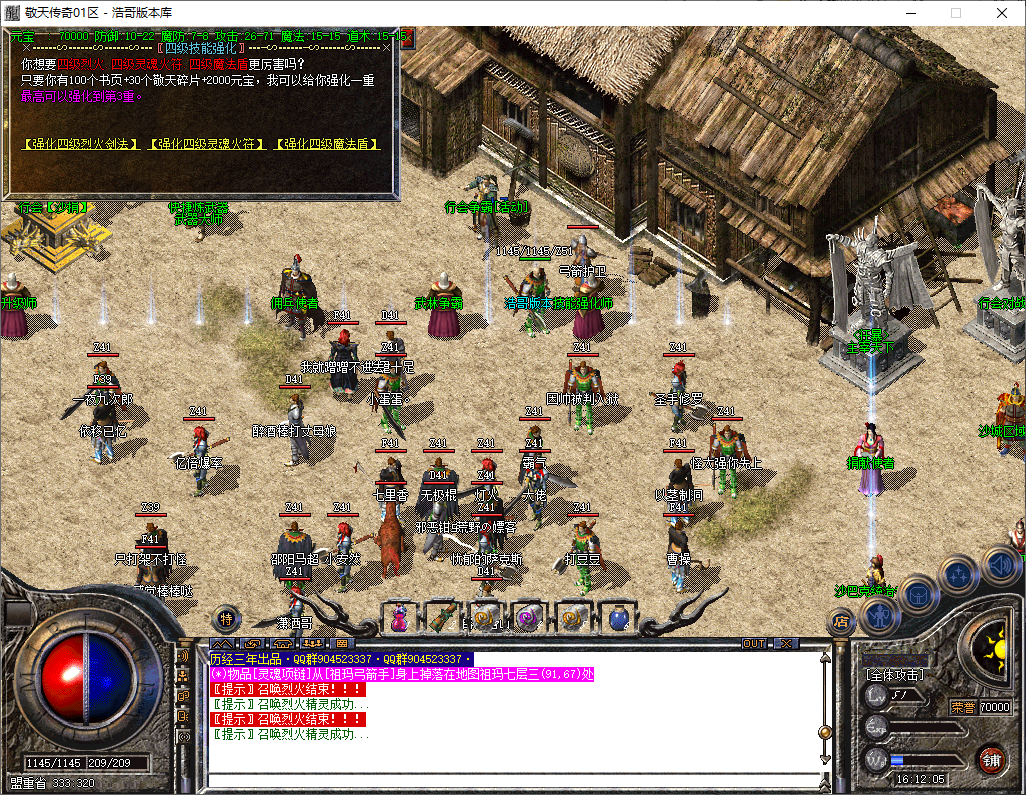Viewport: 1026px width, 795px height.
Task: Use the red potion in the belt
Action: (x=399, y=618)
